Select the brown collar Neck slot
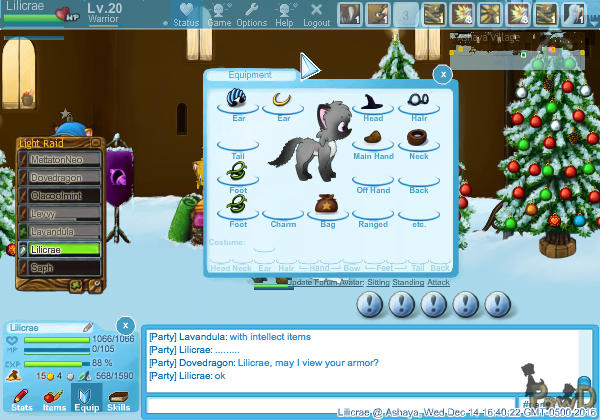The image size is (600, 420). 418,138
